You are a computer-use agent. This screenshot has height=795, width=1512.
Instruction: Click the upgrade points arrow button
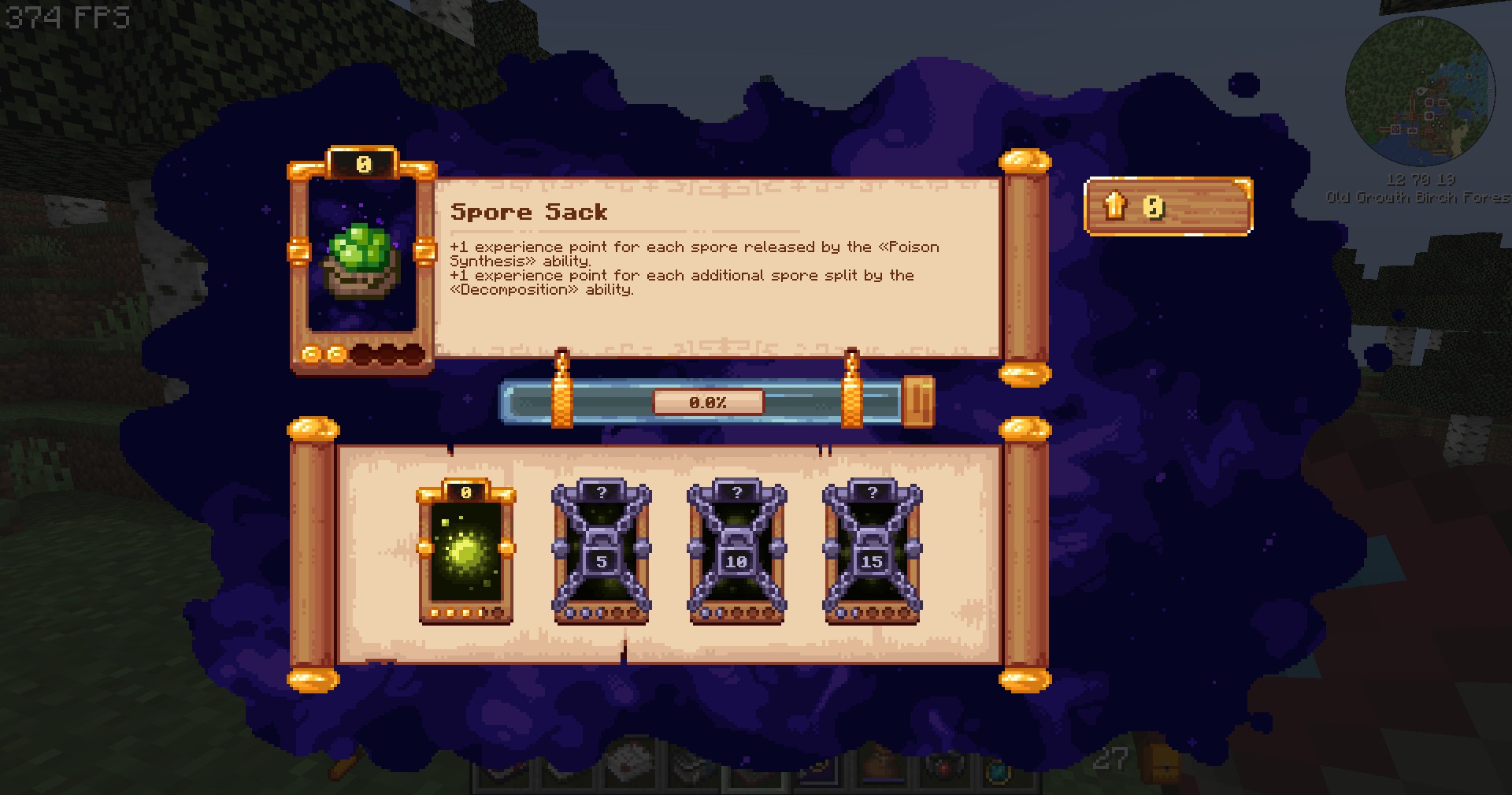click(x=1114, y=206)
